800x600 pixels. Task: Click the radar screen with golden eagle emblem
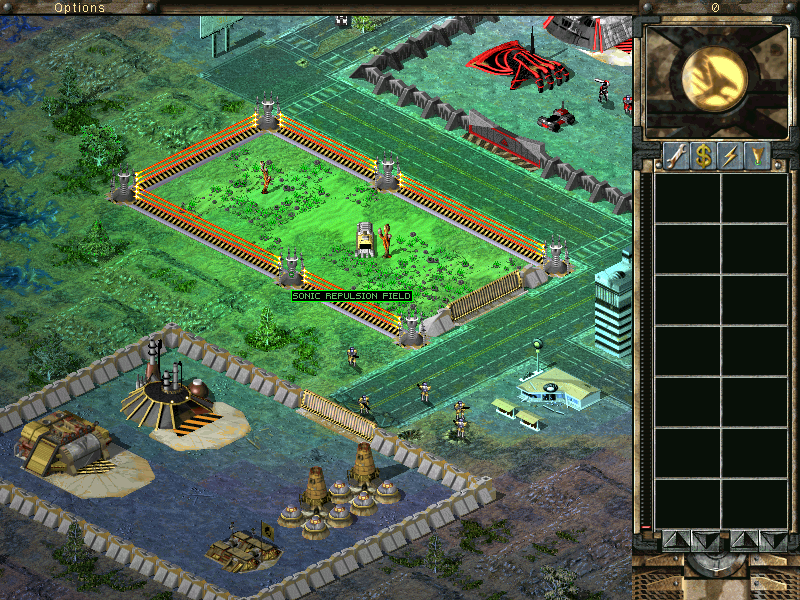click(x=714, y=80)
